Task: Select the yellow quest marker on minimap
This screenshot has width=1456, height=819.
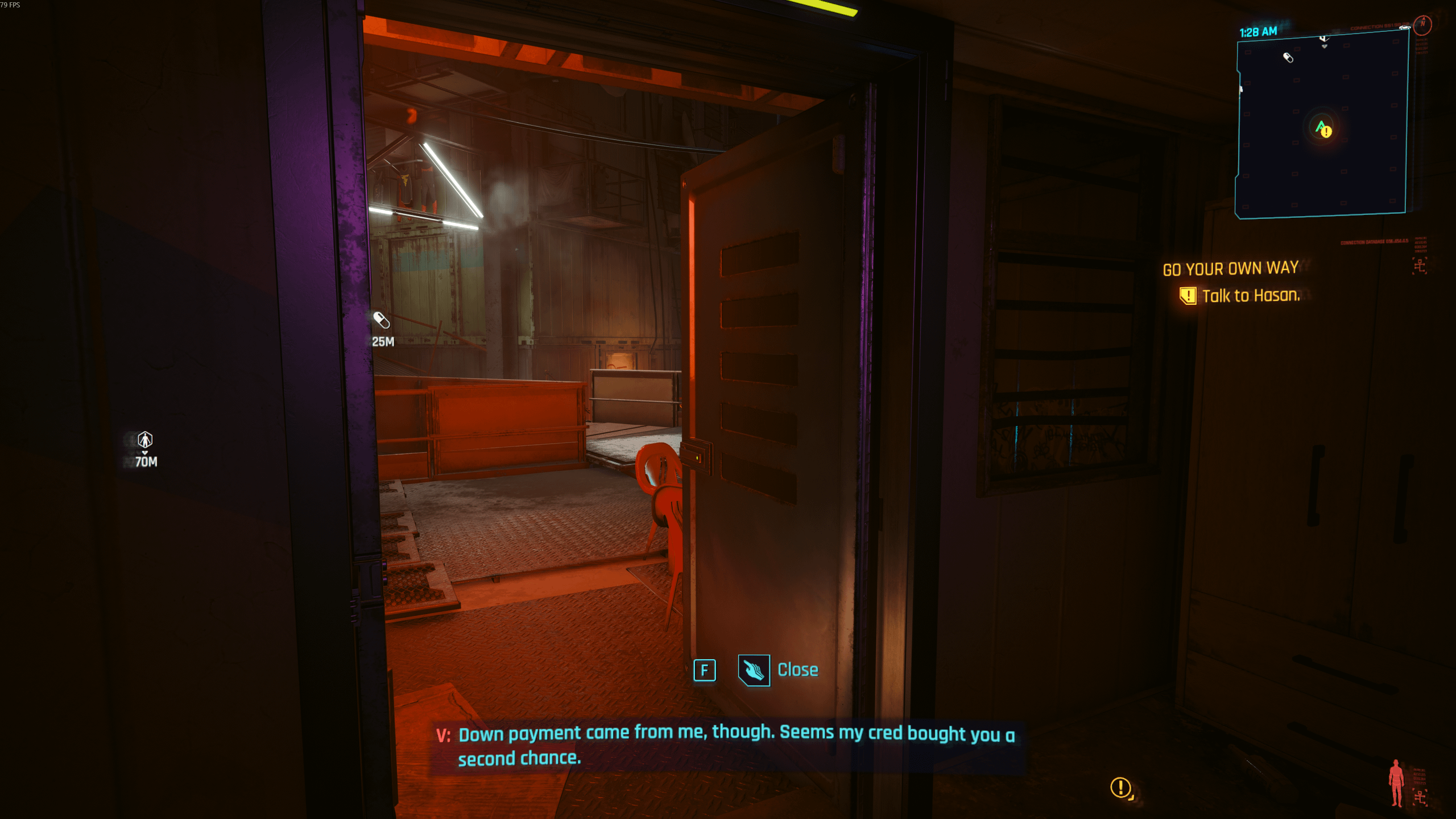Action: tap(1326, 132)
